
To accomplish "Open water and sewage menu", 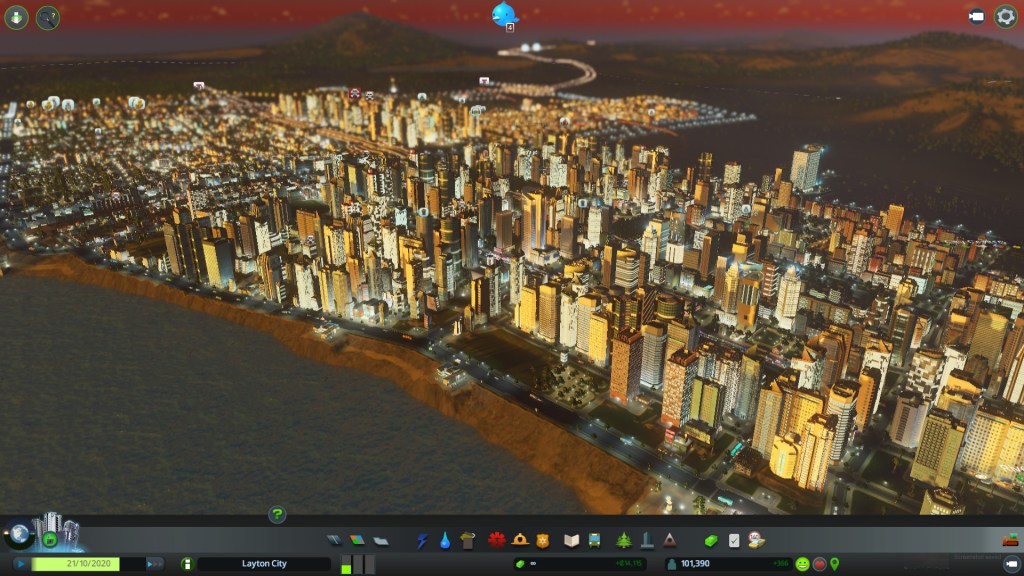I will [445, 541].
